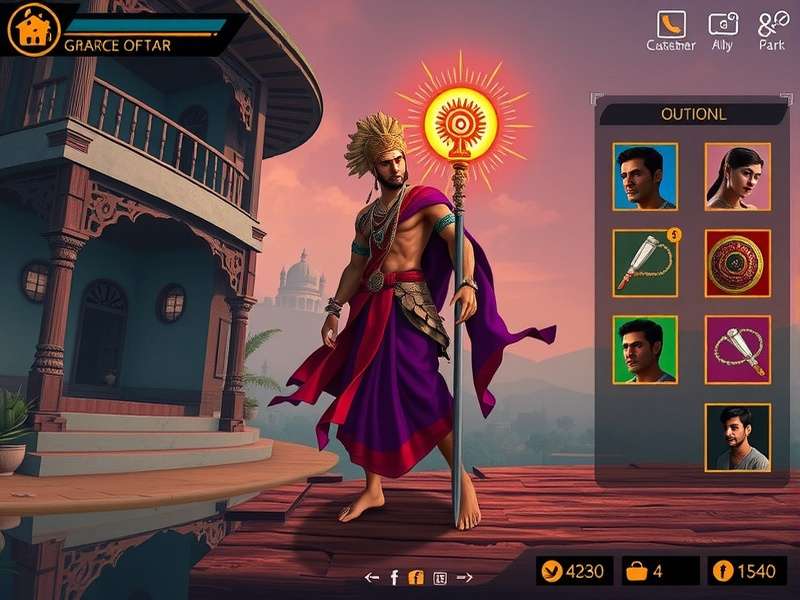The width and height of the screenshot is (800, 600).
Task: Select the horn item on magenta tile
Action: tap(737, 349)
